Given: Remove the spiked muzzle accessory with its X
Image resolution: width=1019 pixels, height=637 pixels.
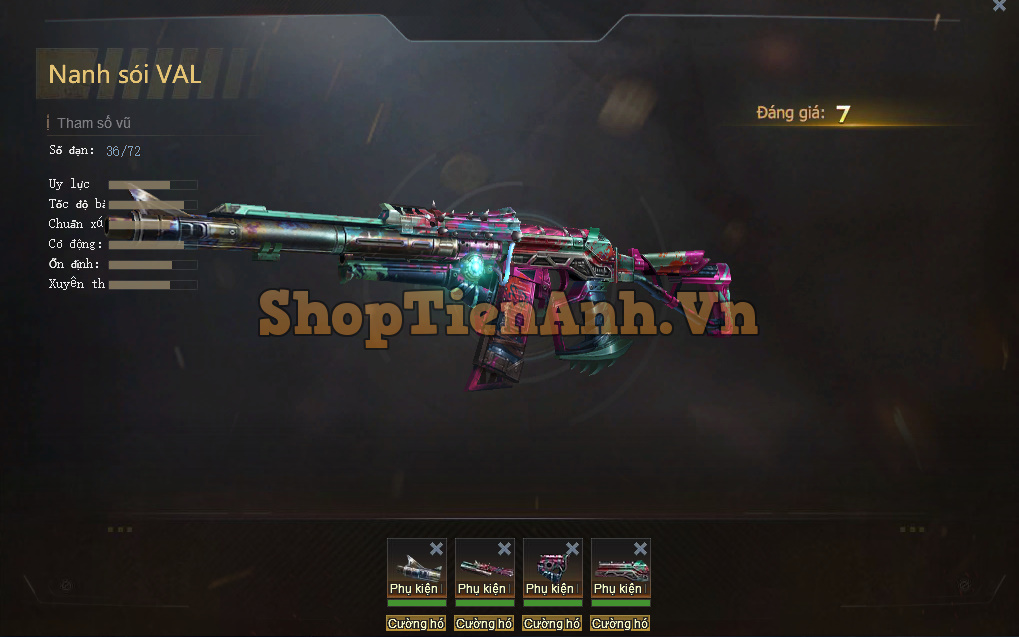Looking at the screenshot, I should 436,548.
